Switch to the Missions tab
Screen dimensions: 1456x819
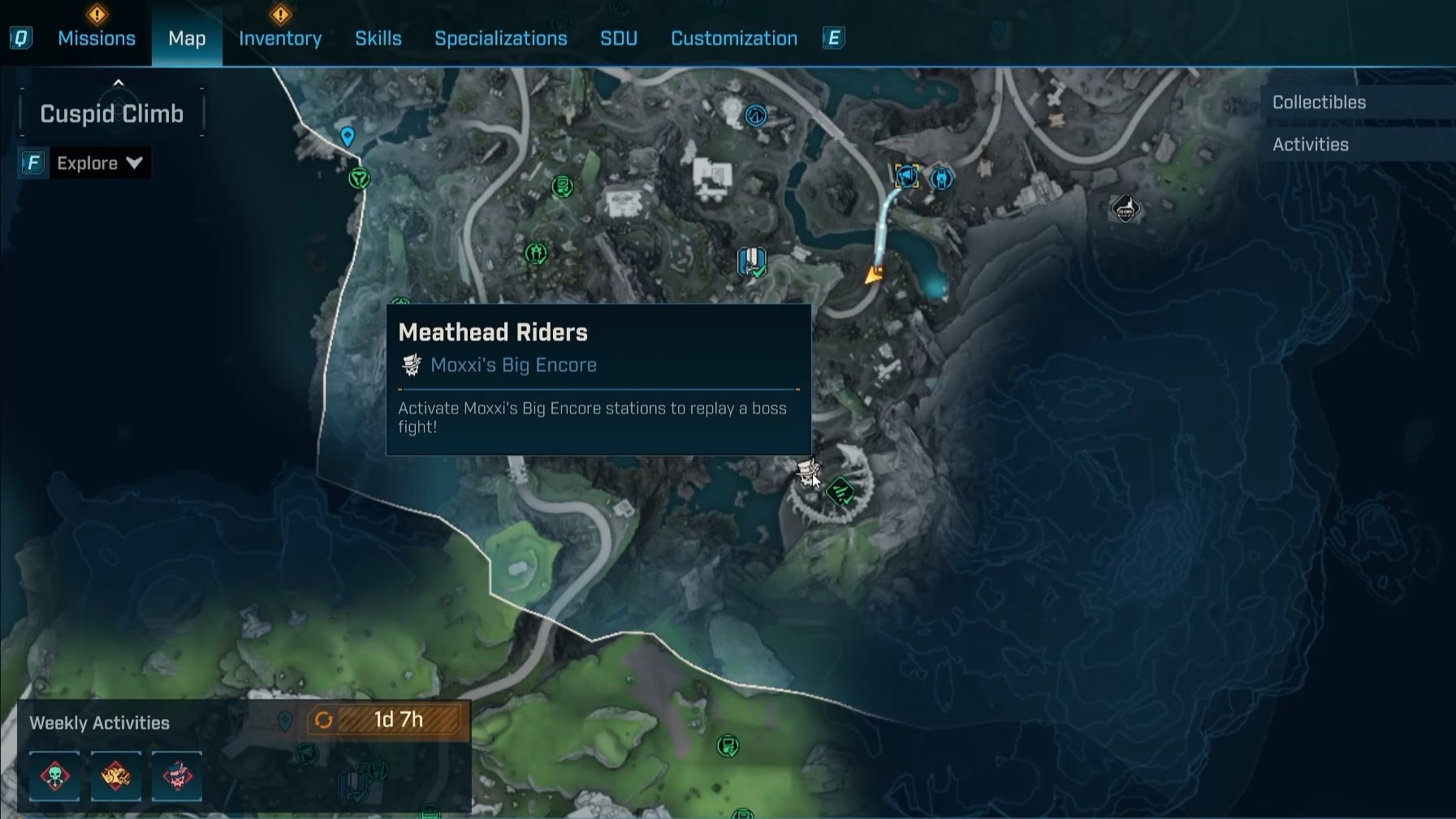click(96, 38)
